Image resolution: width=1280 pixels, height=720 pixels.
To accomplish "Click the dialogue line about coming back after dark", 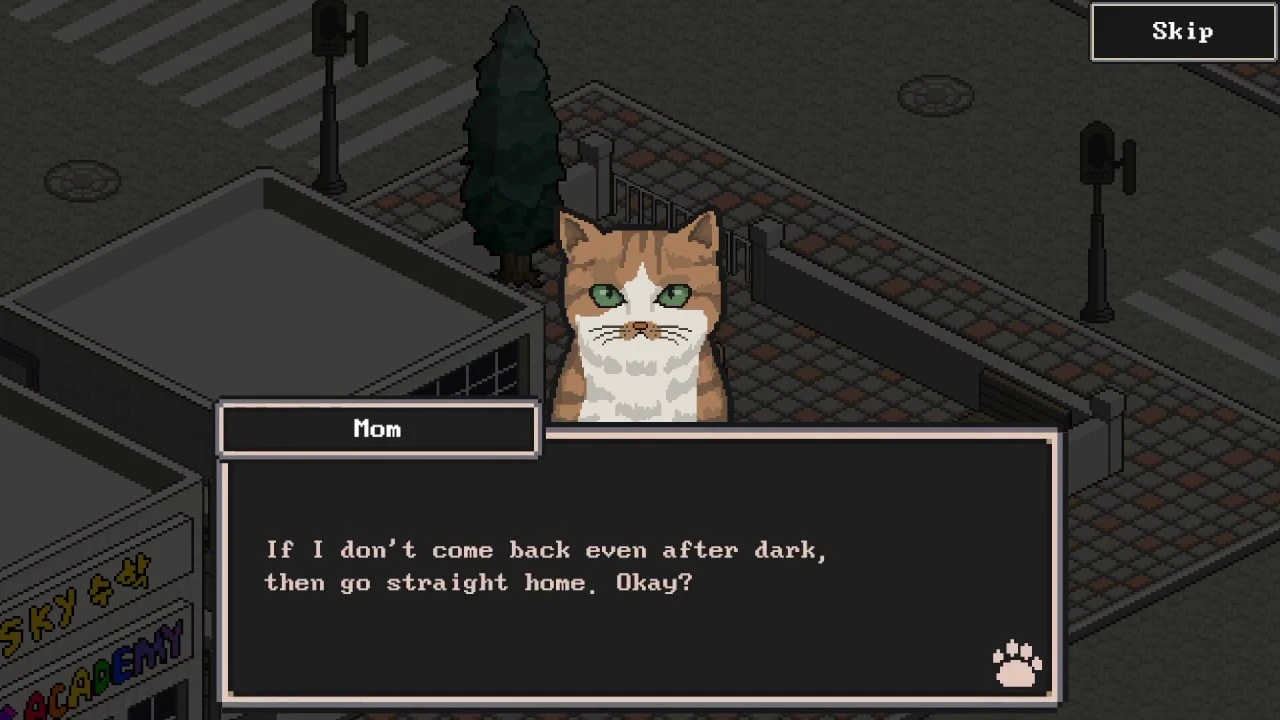I will tap(545, 550).
